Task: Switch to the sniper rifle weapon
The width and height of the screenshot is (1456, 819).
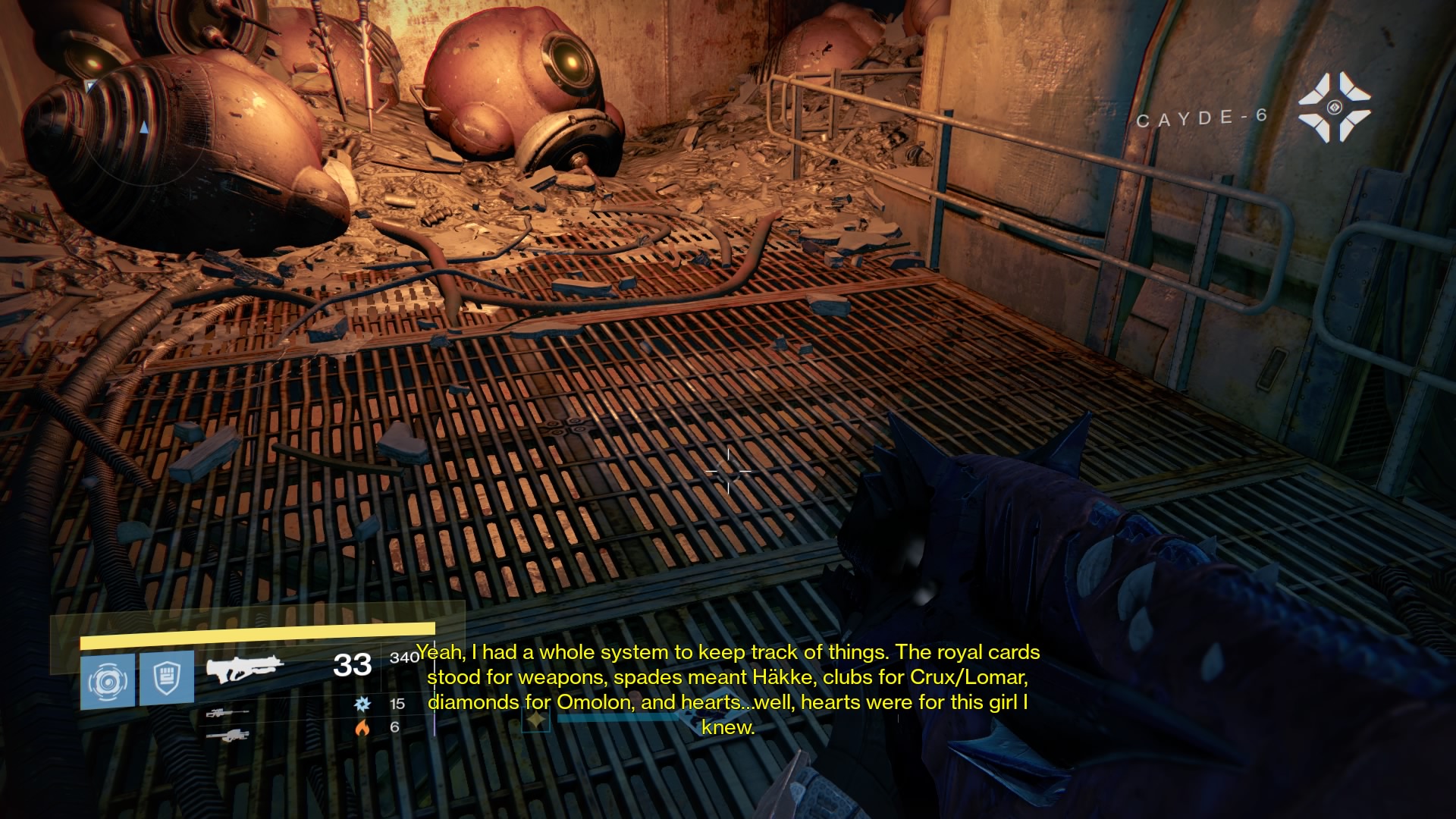Action: [x=227, y=714]
